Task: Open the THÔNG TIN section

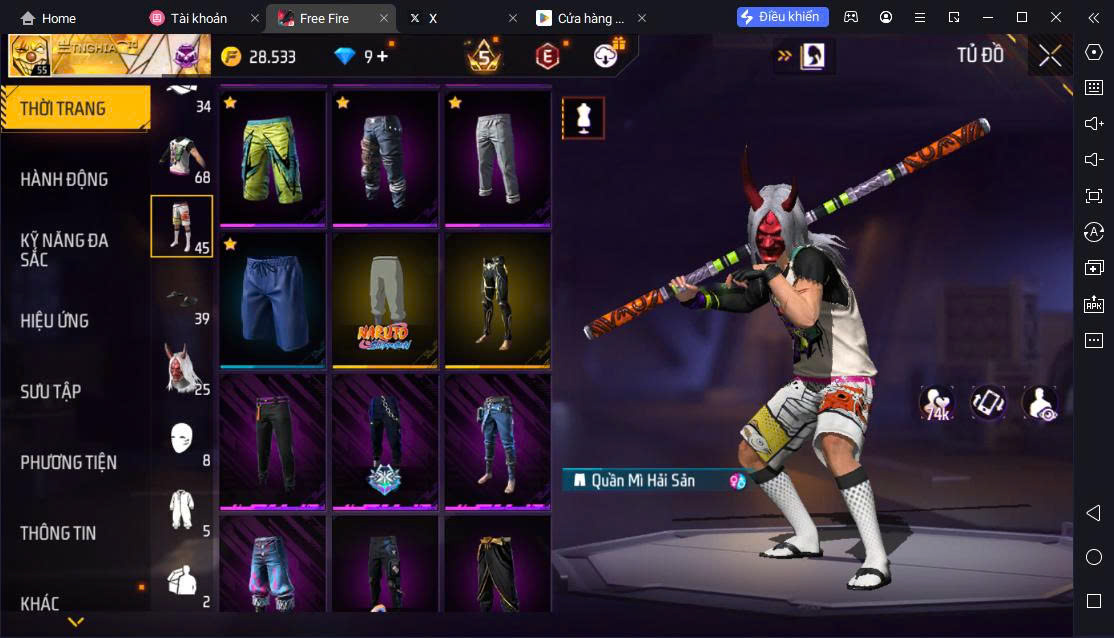Action: [58, 533]
